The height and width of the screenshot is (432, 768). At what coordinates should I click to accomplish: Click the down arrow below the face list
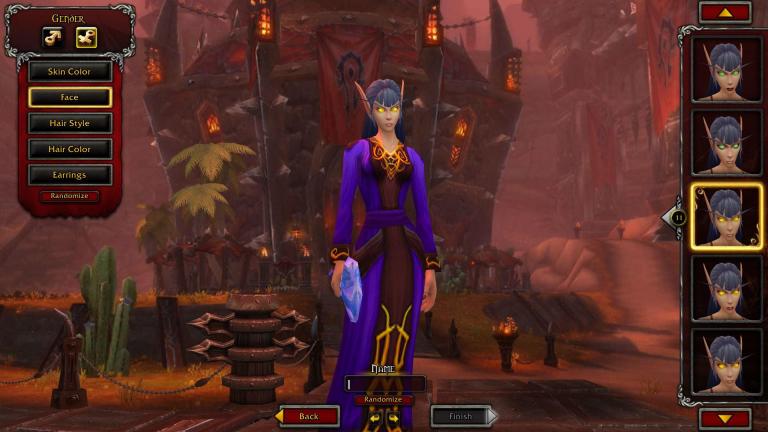click(x=725, y=419)
